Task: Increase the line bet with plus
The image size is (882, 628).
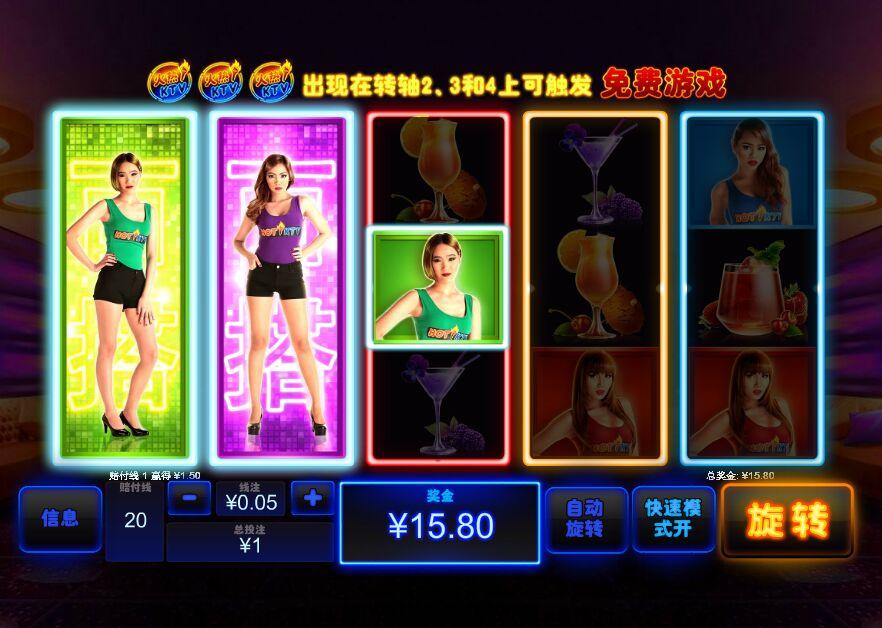Action: [x=312, y=497]
